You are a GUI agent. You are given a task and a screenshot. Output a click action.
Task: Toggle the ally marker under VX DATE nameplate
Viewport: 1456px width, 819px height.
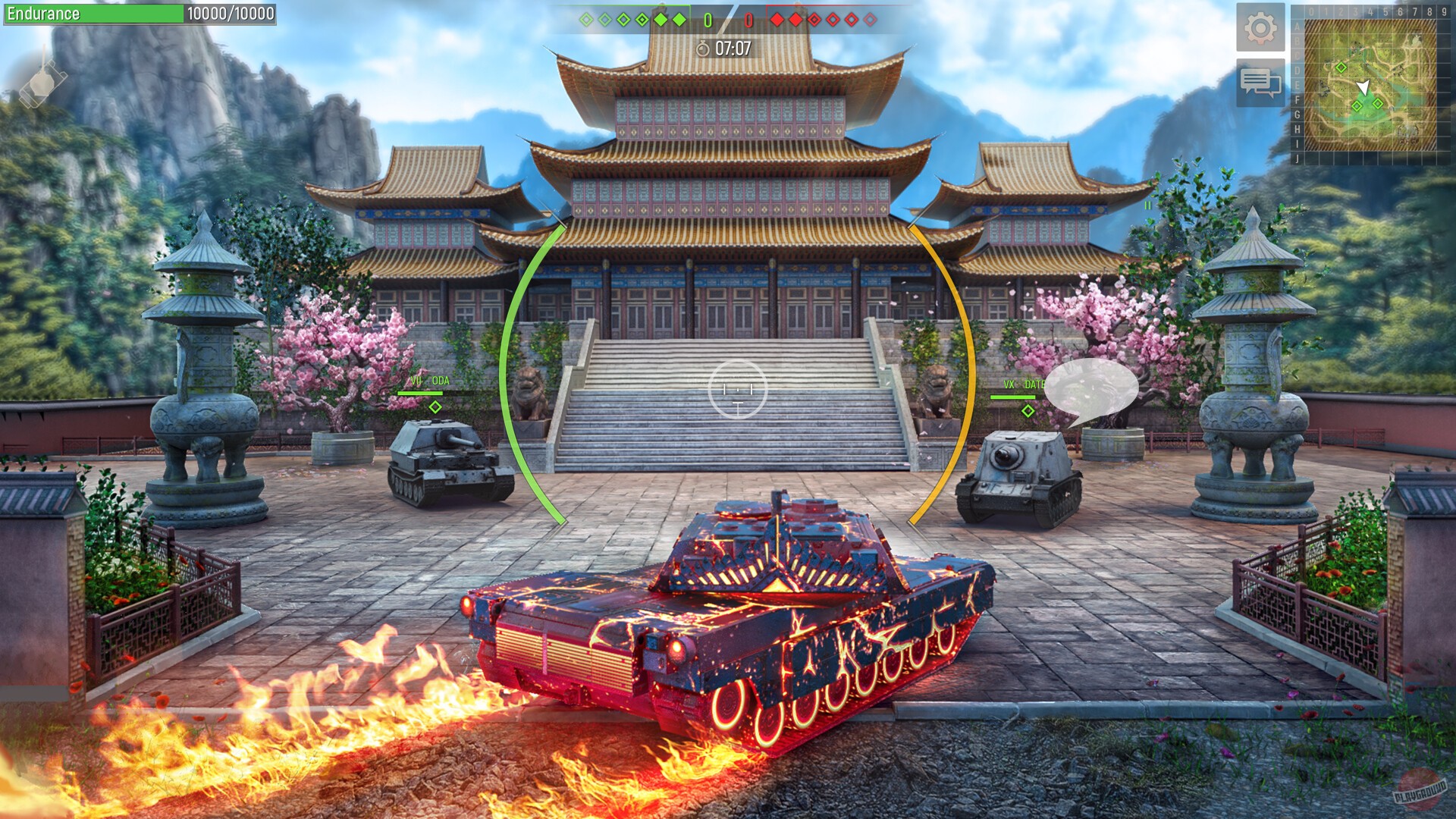pos(1028,412)
